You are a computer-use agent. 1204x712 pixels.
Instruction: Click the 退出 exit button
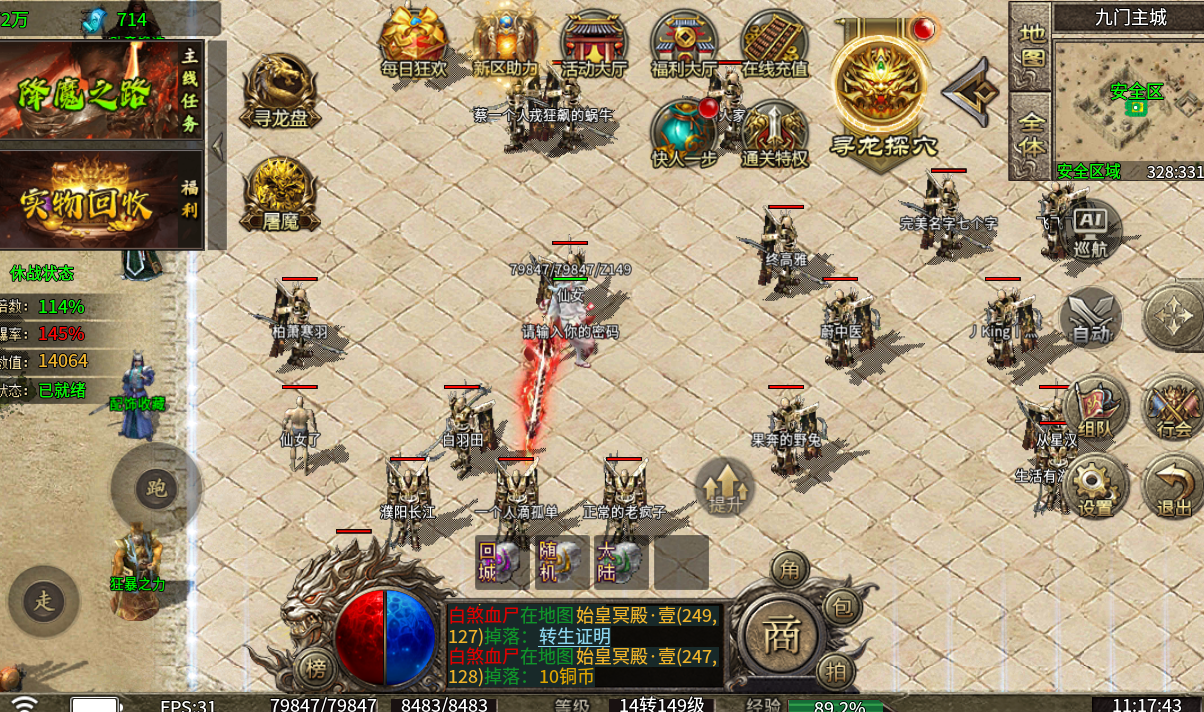(x=1173, y=487)
